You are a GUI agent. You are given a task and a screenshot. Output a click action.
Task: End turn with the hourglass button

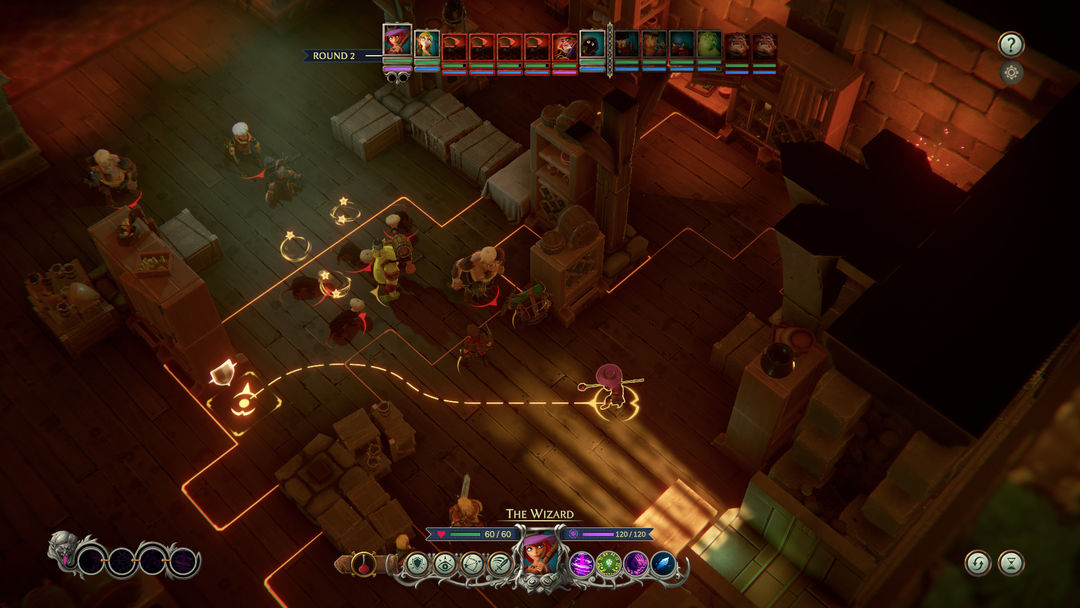1012,563
